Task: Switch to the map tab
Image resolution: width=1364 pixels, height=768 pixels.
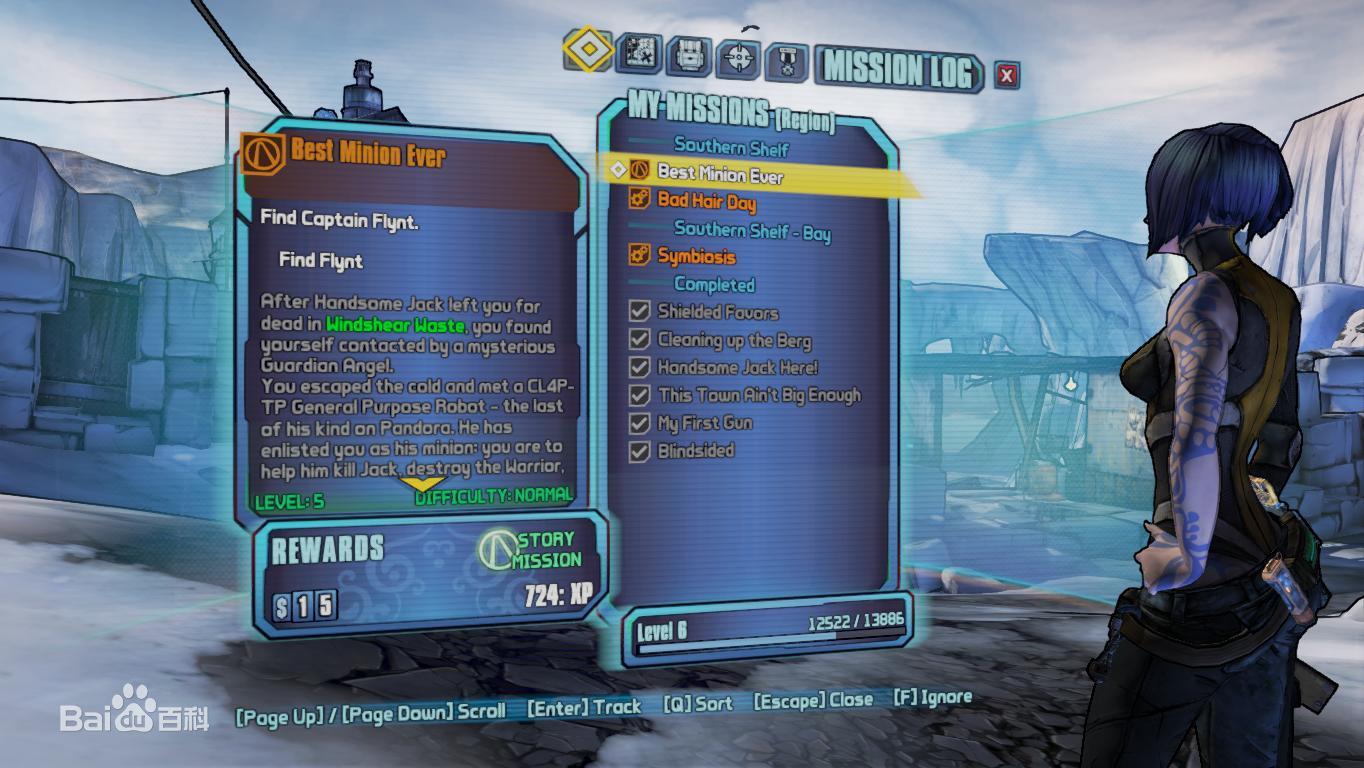Action: (x=638, y=53)
